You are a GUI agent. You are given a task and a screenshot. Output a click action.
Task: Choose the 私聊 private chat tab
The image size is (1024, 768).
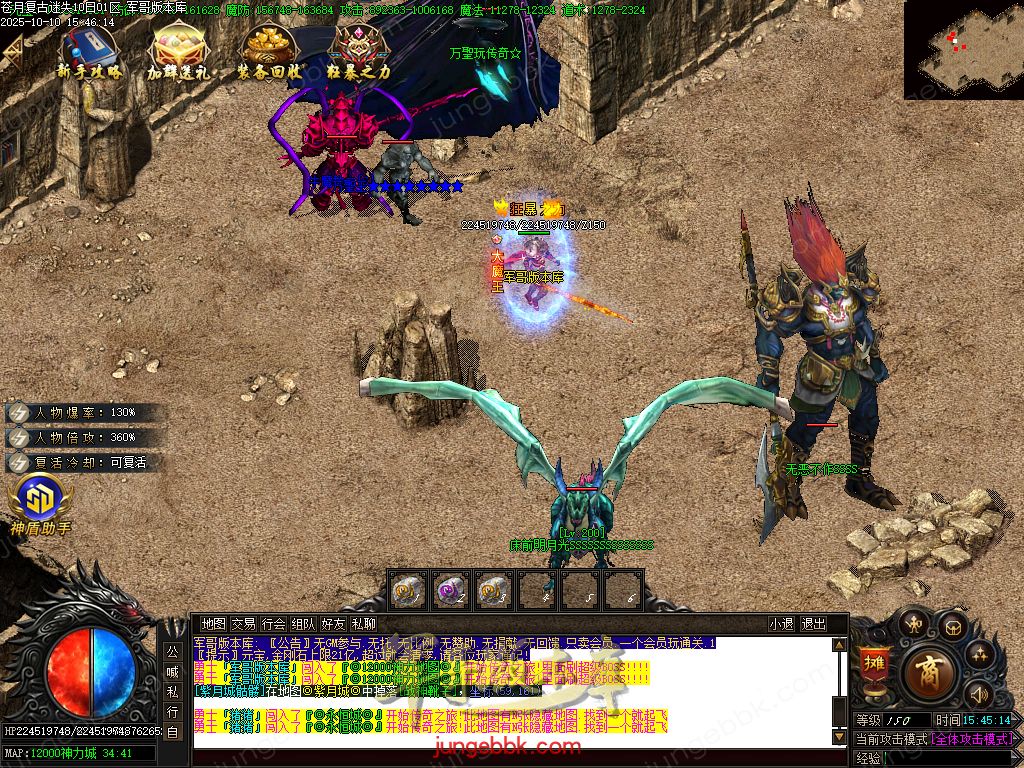363,623
